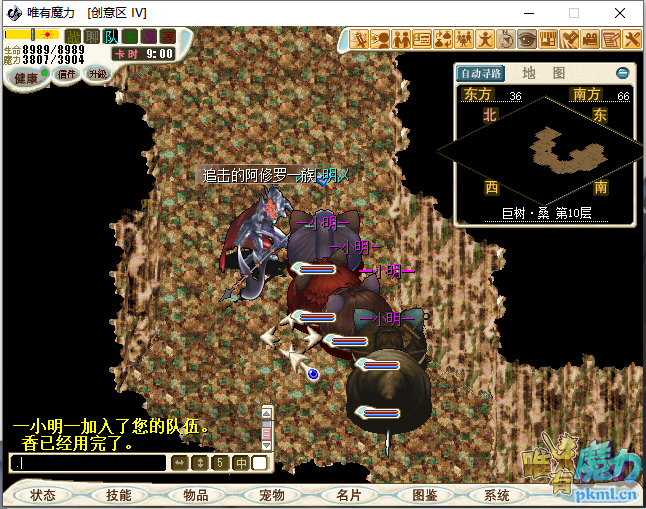646x509 pixels.
Task: Click the 升级 level-up button
Action: pyautogui.click(x=97, y=74)
